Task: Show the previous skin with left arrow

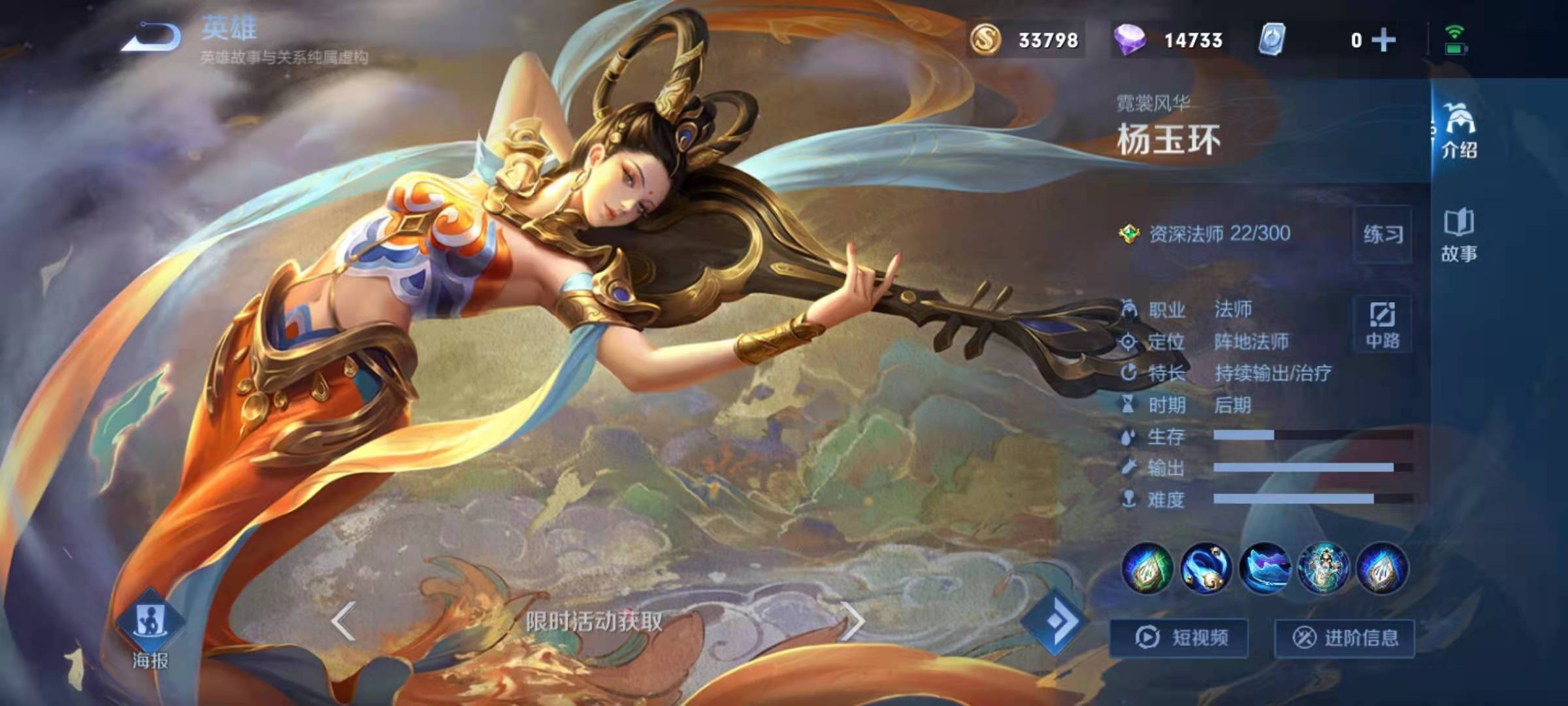Action: [344, 621]
